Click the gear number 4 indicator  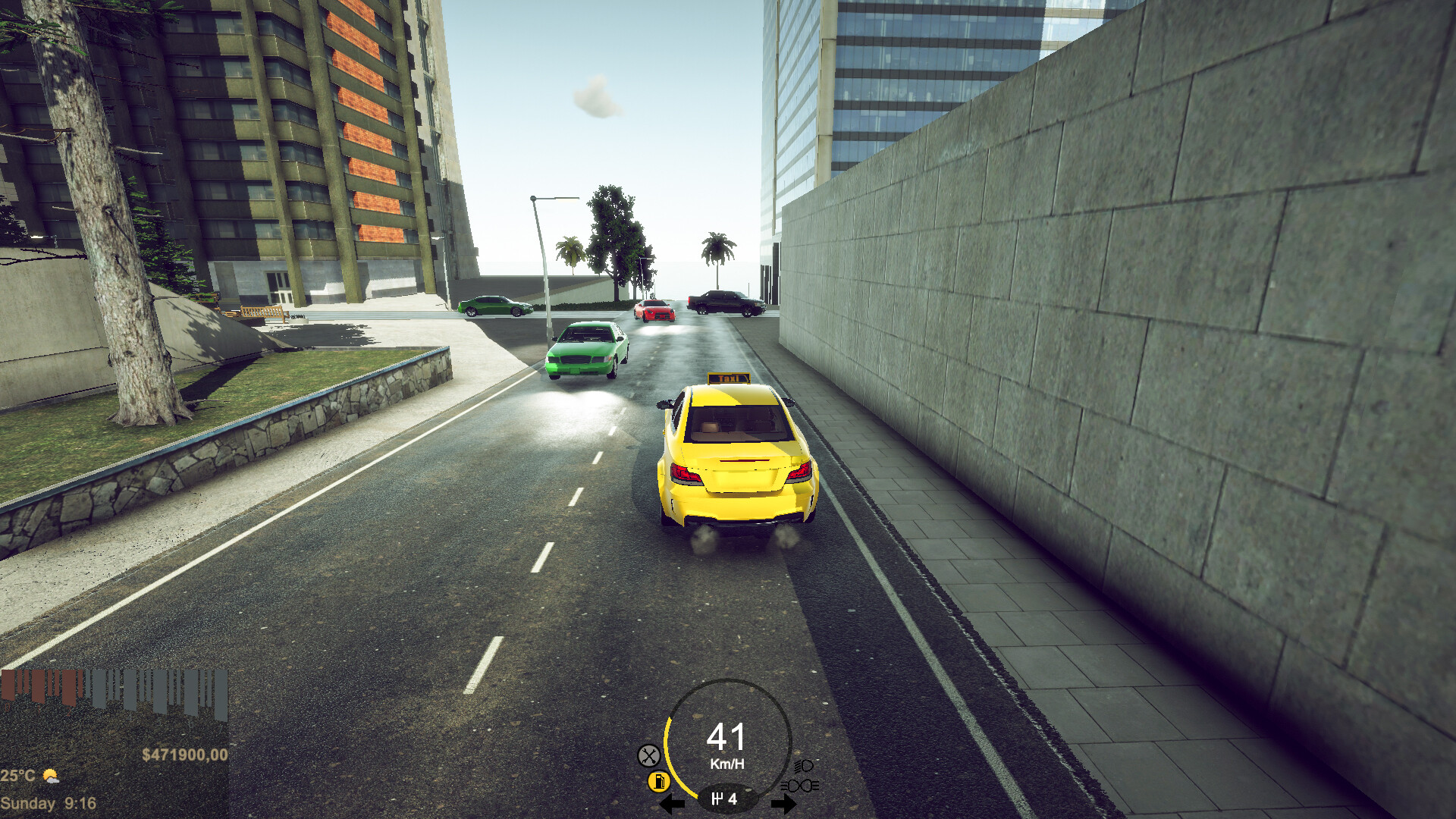coord(733,800)
